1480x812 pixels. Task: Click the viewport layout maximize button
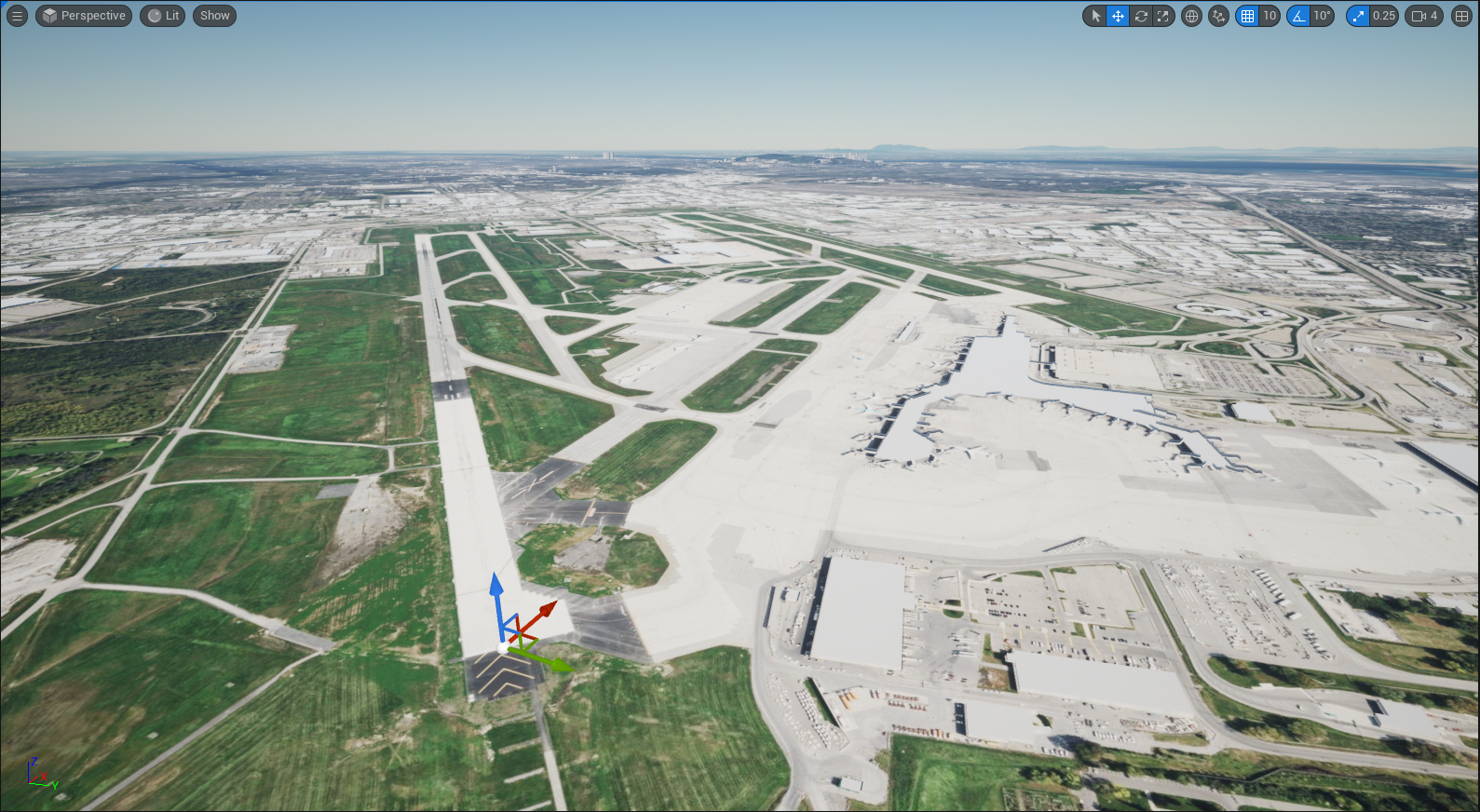tap(1461, 16)
